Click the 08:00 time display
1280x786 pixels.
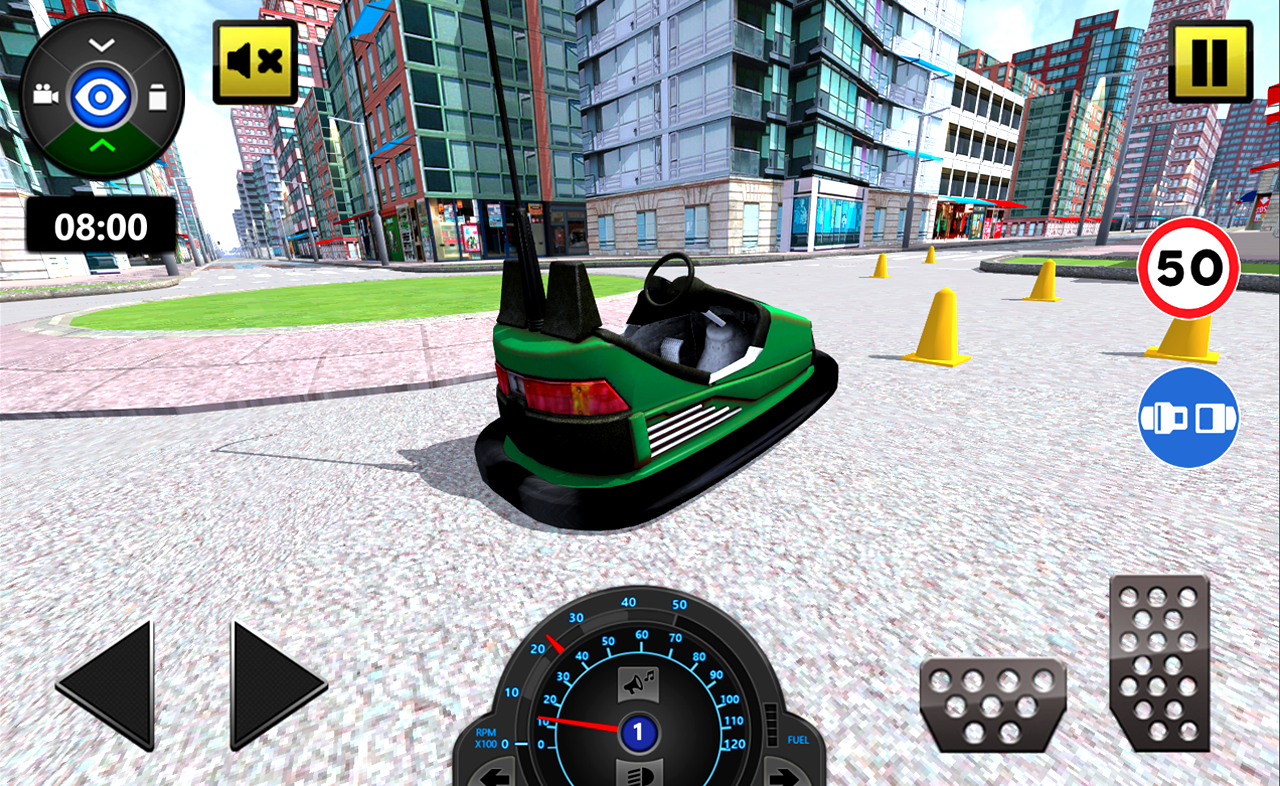[x=100, y=225]
